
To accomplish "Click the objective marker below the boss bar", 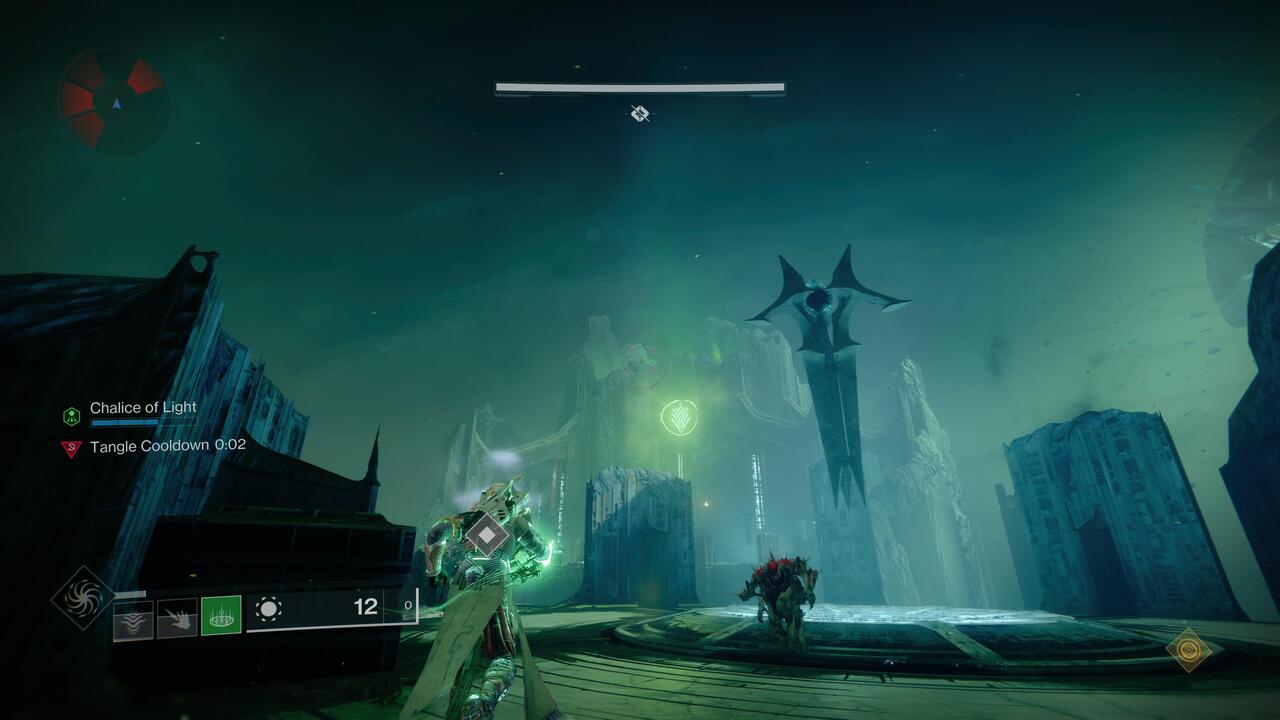I will 639,114.
